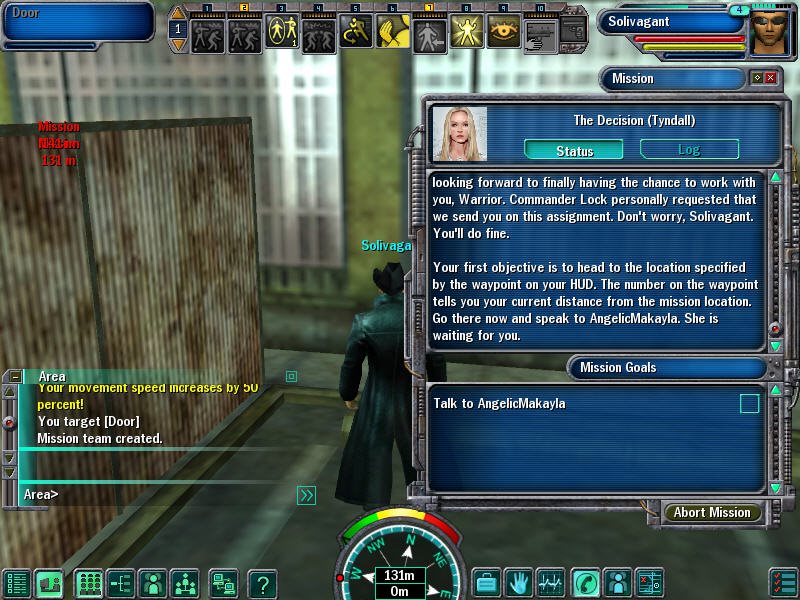Open the help question mark button

(x=262, y=582)
